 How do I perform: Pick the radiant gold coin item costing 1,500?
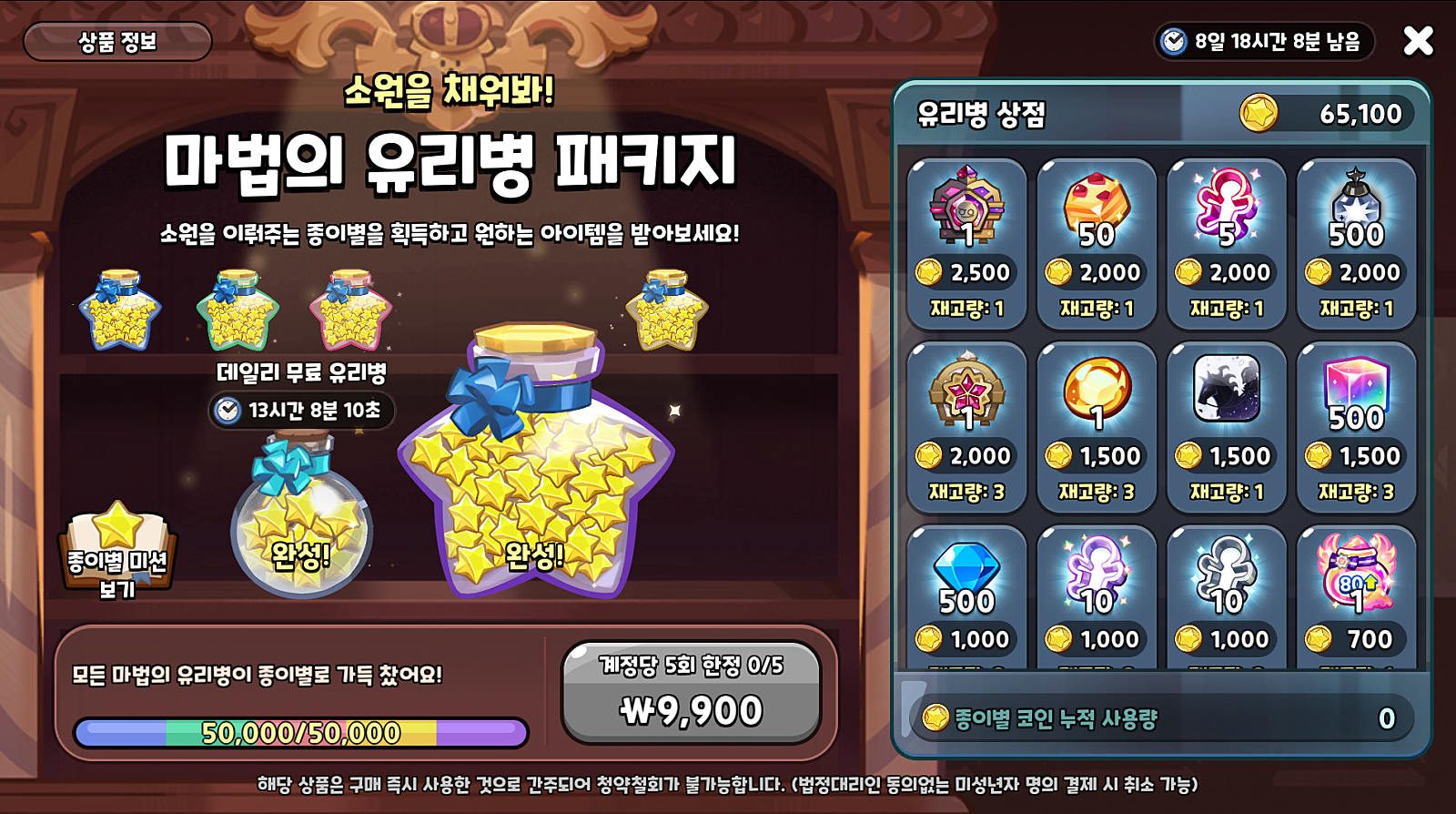coord(1097,422)
